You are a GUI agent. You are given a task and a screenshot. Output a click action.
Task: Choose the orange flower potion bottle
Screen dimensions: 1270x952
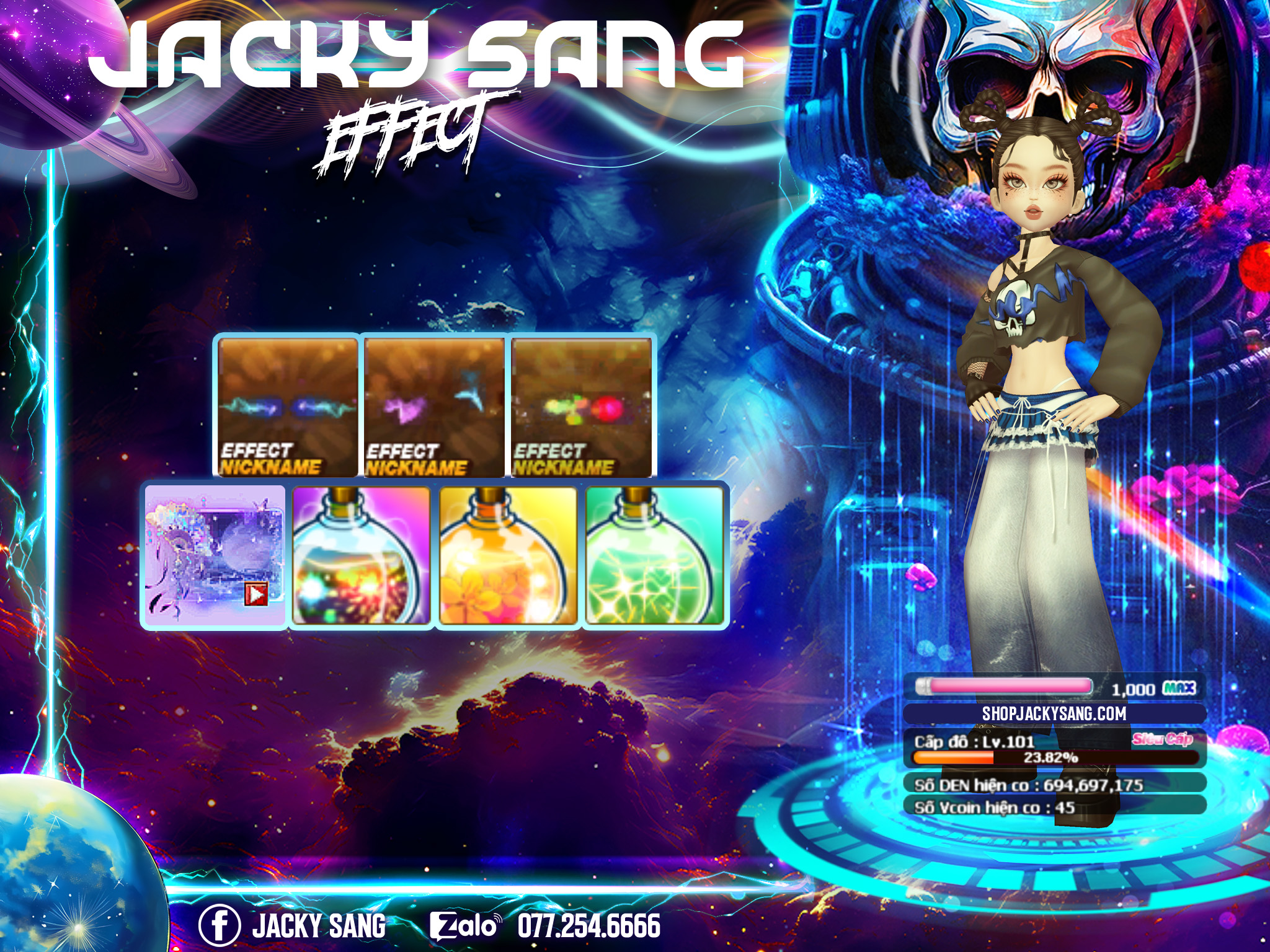click(x=508, y=555)
